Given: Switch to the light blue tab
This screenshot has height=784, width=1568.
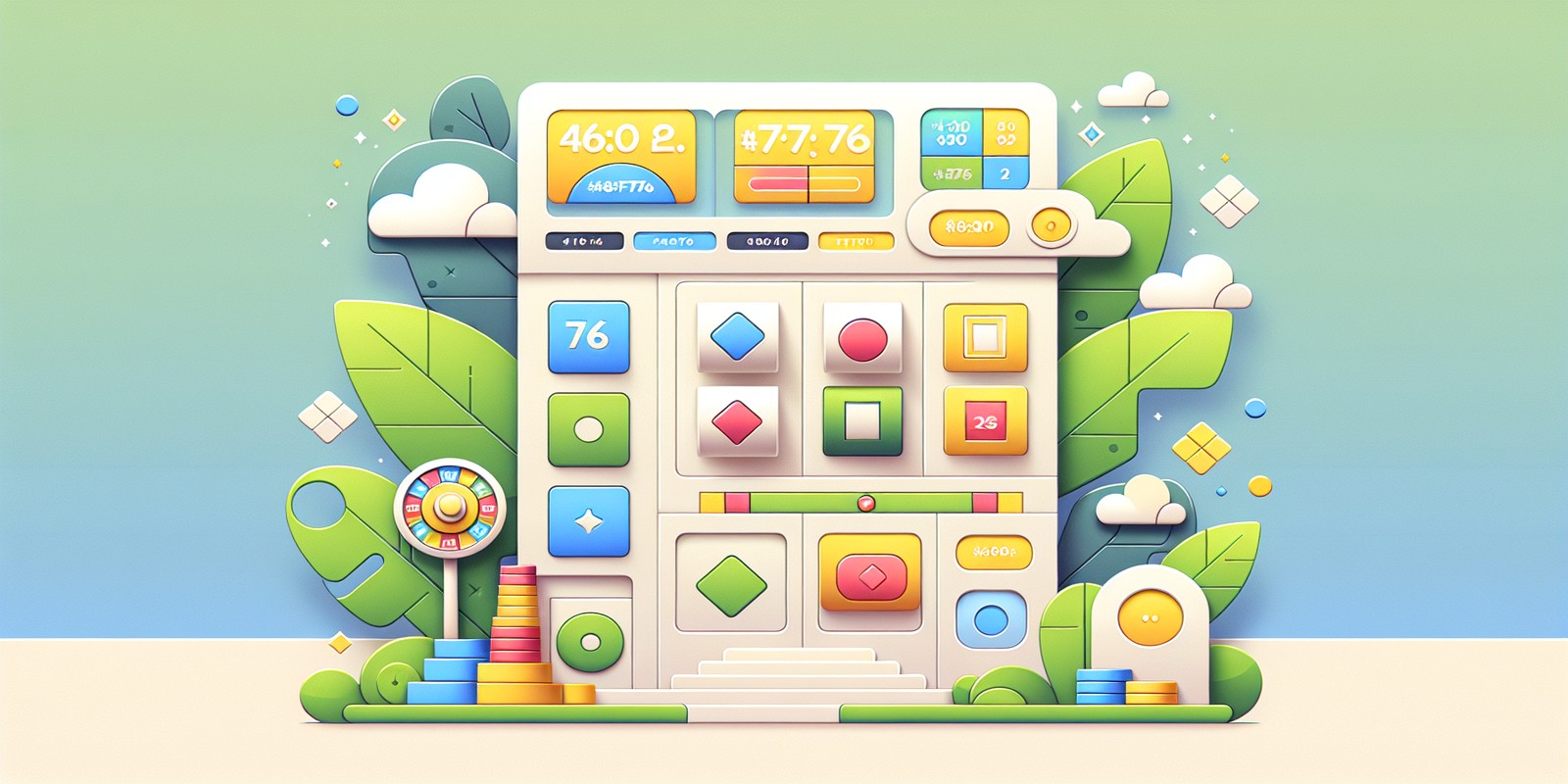Looking at the screenshot, I should pyautogui.click(x=674, y=241).
